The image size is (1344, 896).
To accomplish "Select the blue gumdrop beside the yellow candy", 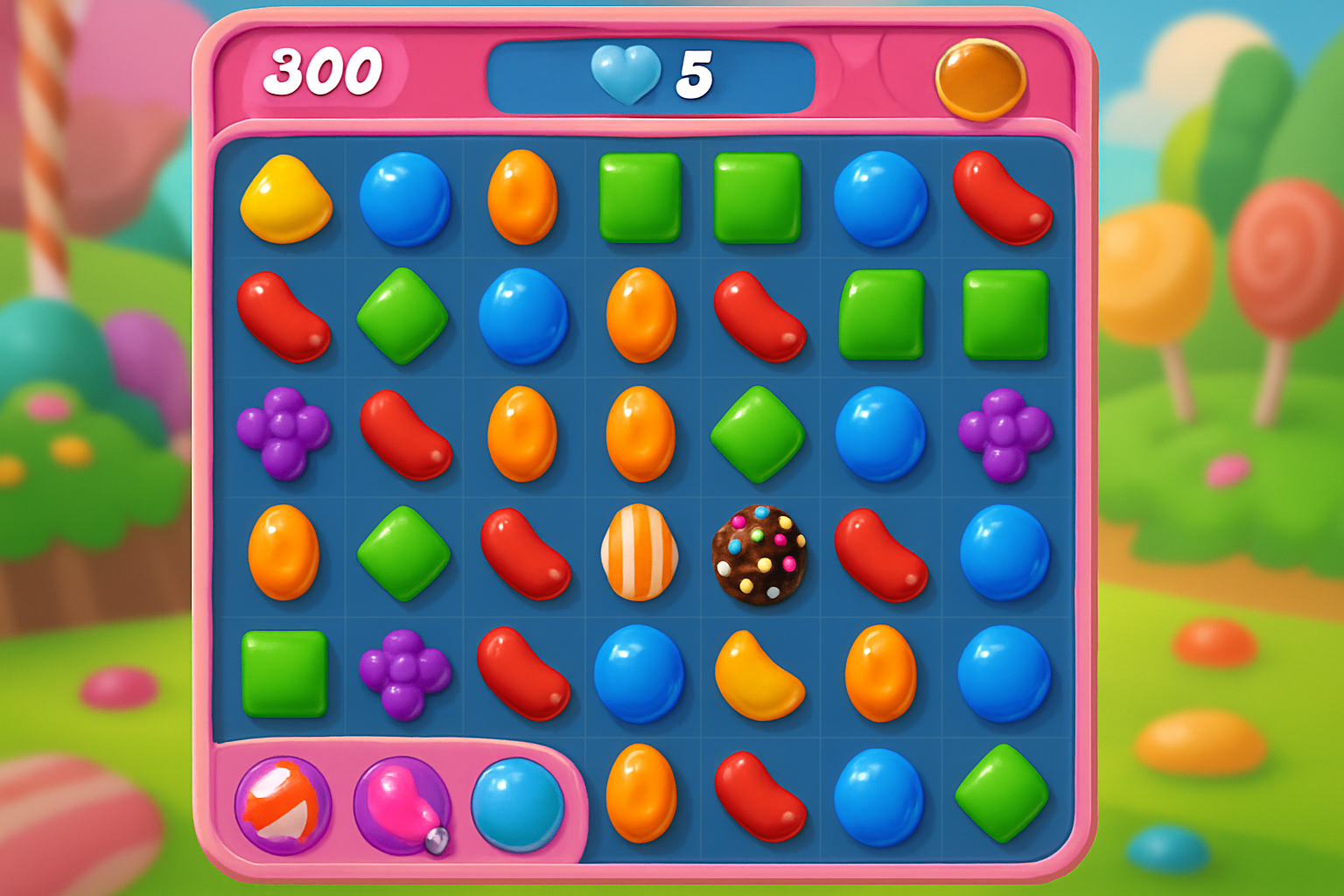I will point(404,199).
